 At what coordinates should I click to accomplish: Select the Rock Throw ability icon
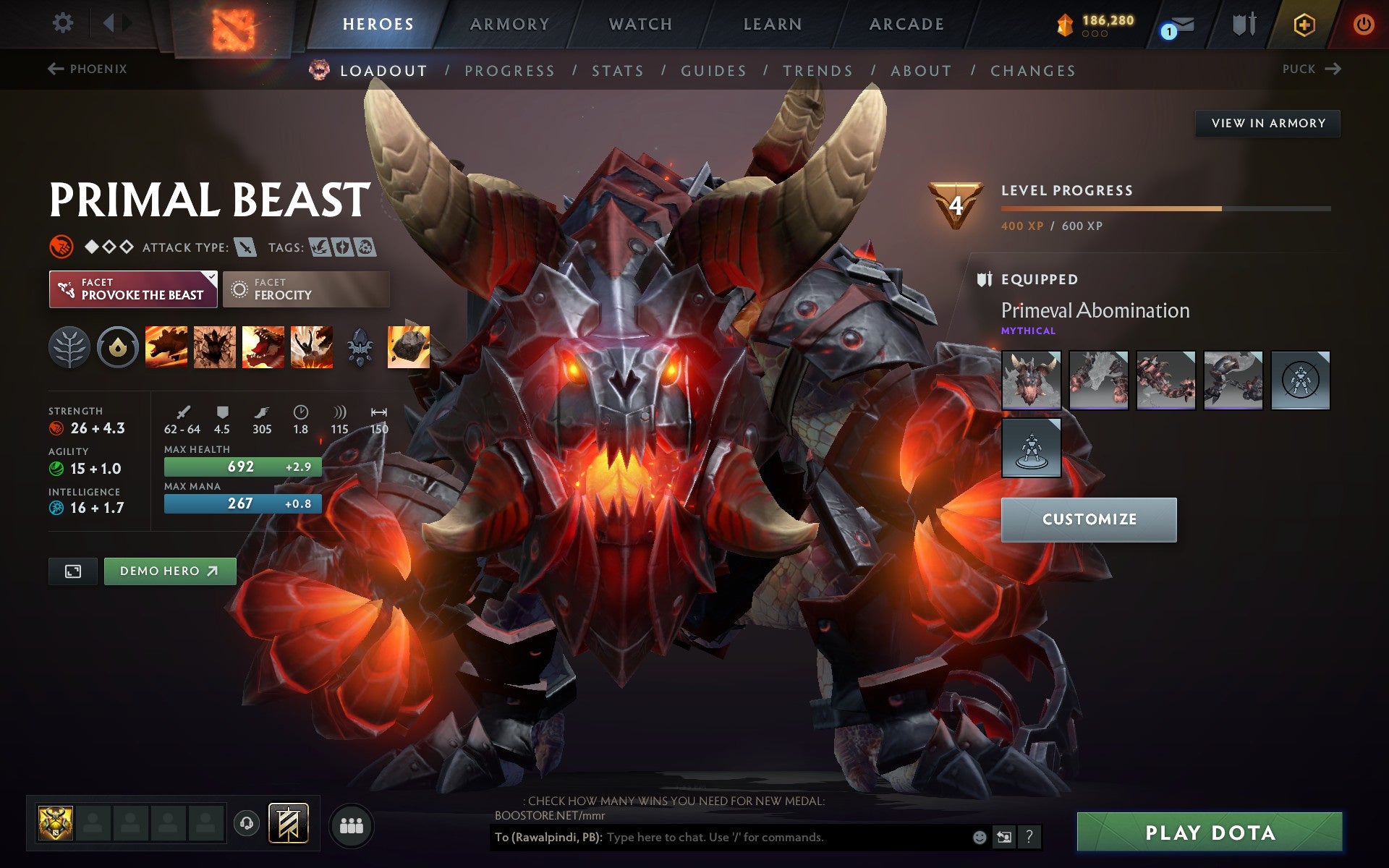pyautogui.click(x=408, y=347)
